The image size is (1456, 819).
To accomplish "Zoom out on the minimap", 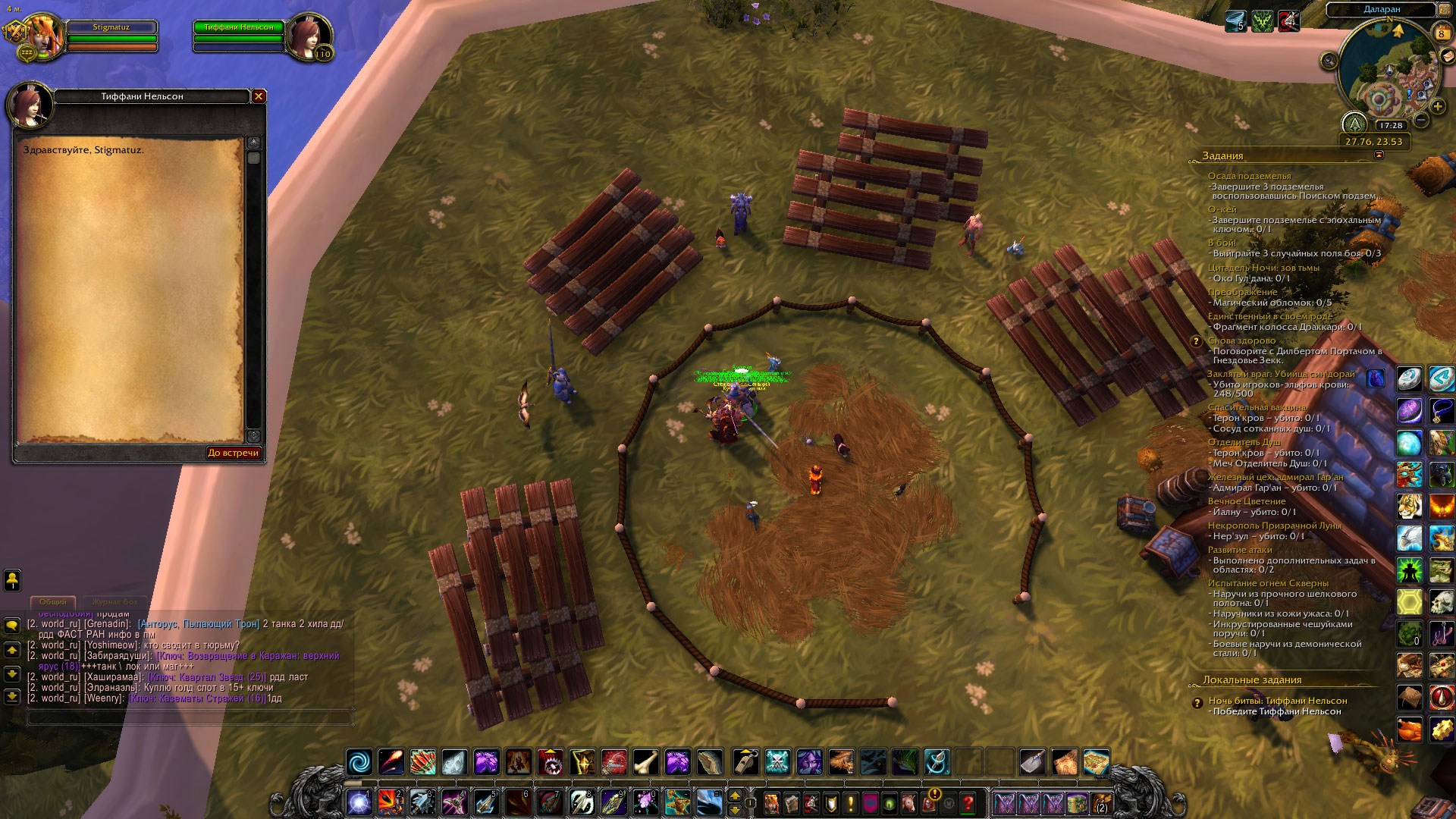I will click(x=1421, y=120).
